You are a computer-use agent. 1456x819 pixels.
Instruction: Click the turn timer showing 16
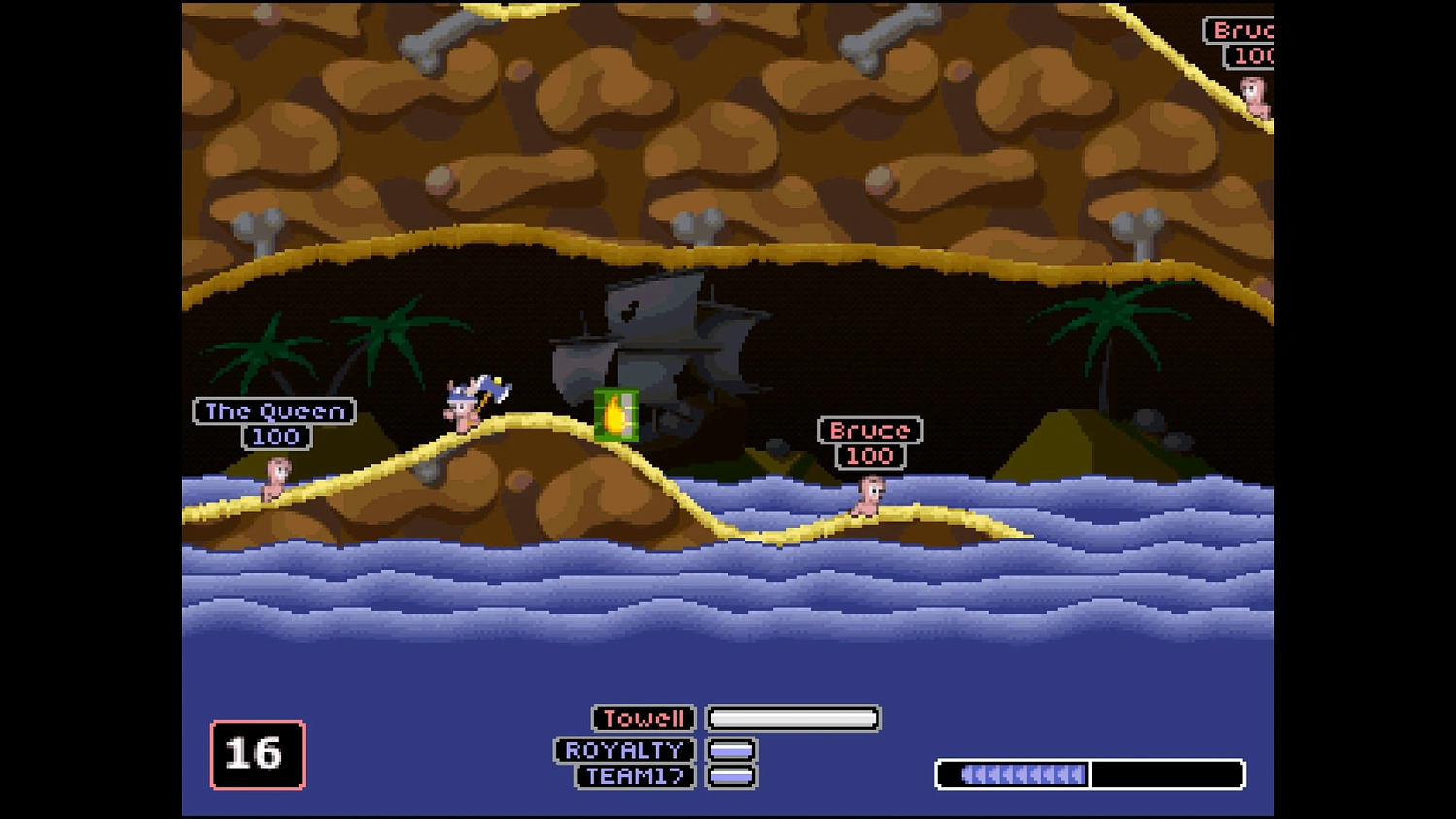click(255, 754)
